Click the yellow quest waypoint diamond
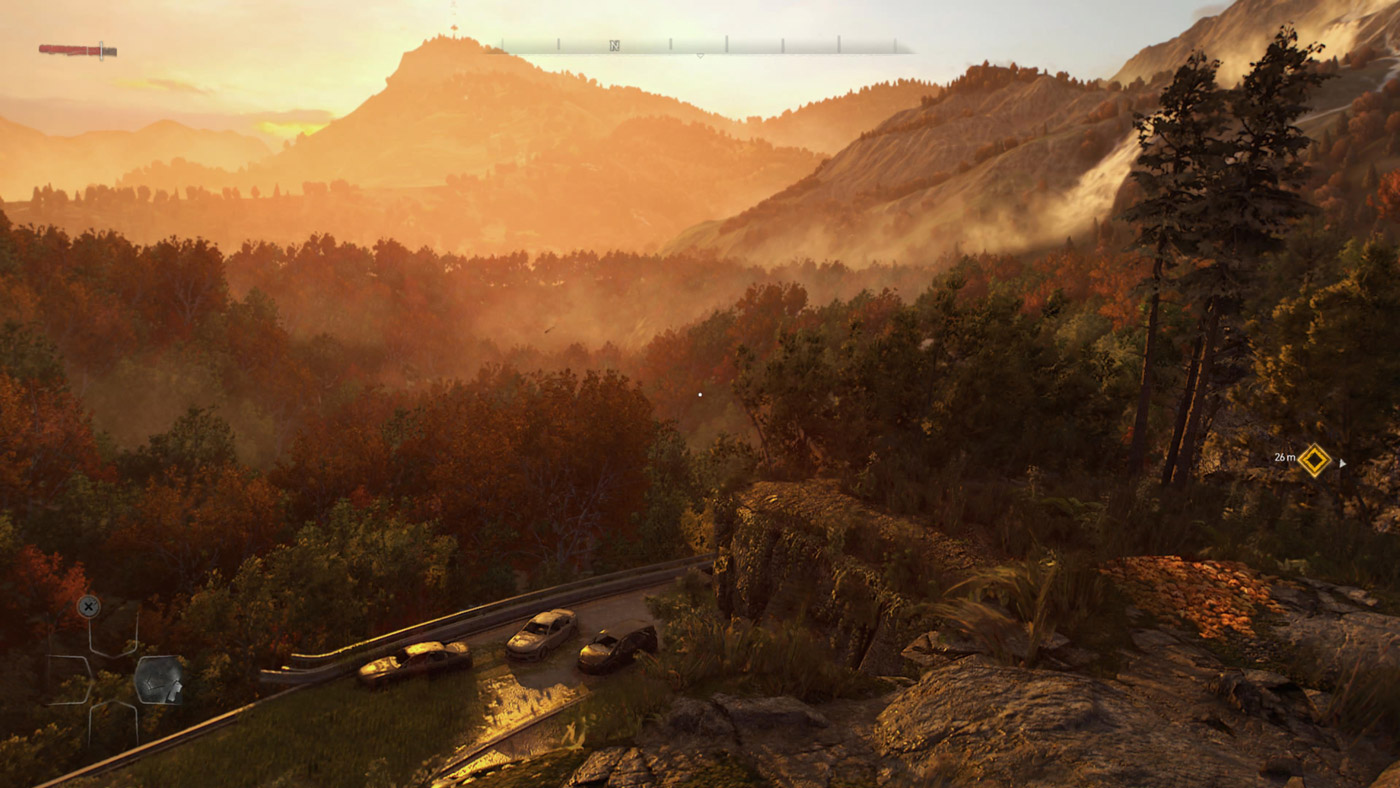This screenshot has height=788, width=1400. (x=1314, y=458)
